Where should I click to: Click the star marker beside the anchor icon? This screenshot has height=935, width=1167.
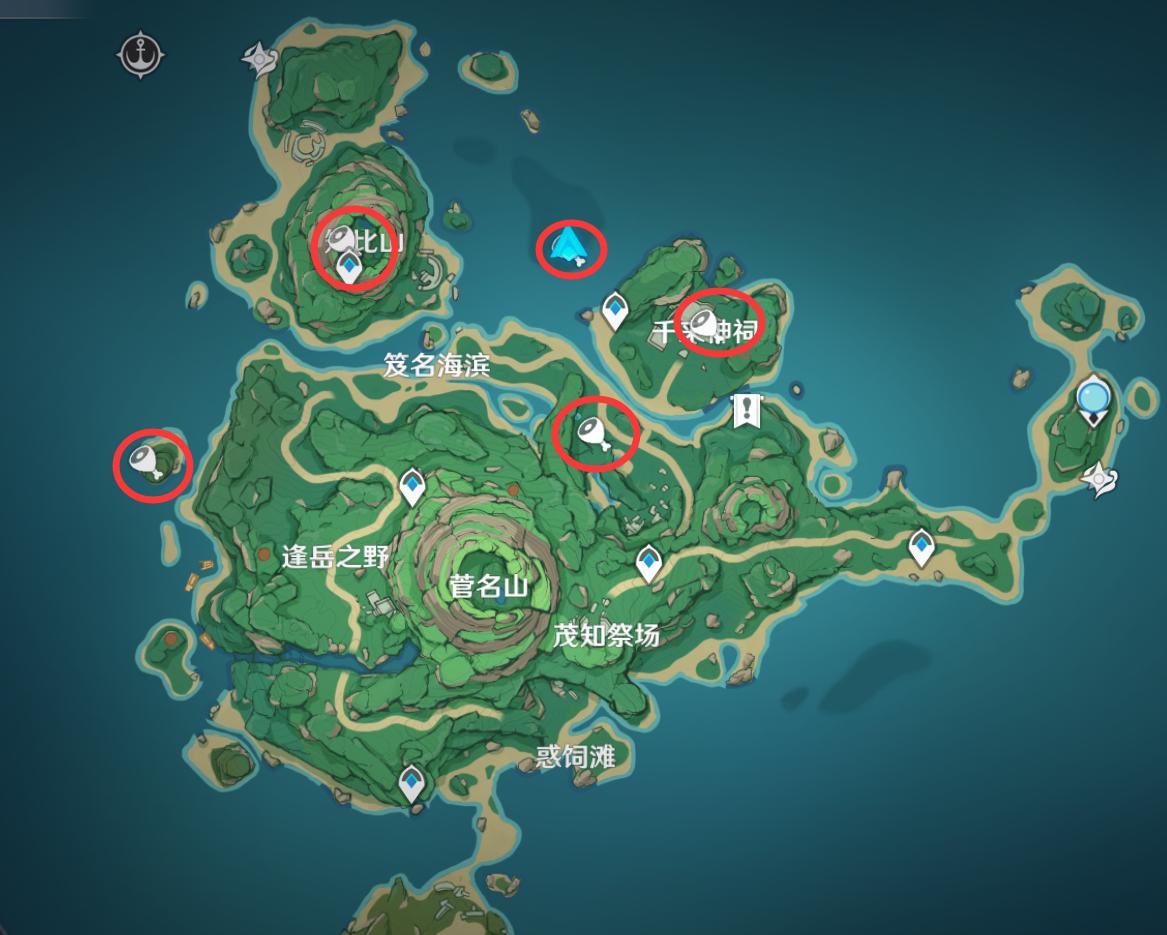(x=259, y=60)
